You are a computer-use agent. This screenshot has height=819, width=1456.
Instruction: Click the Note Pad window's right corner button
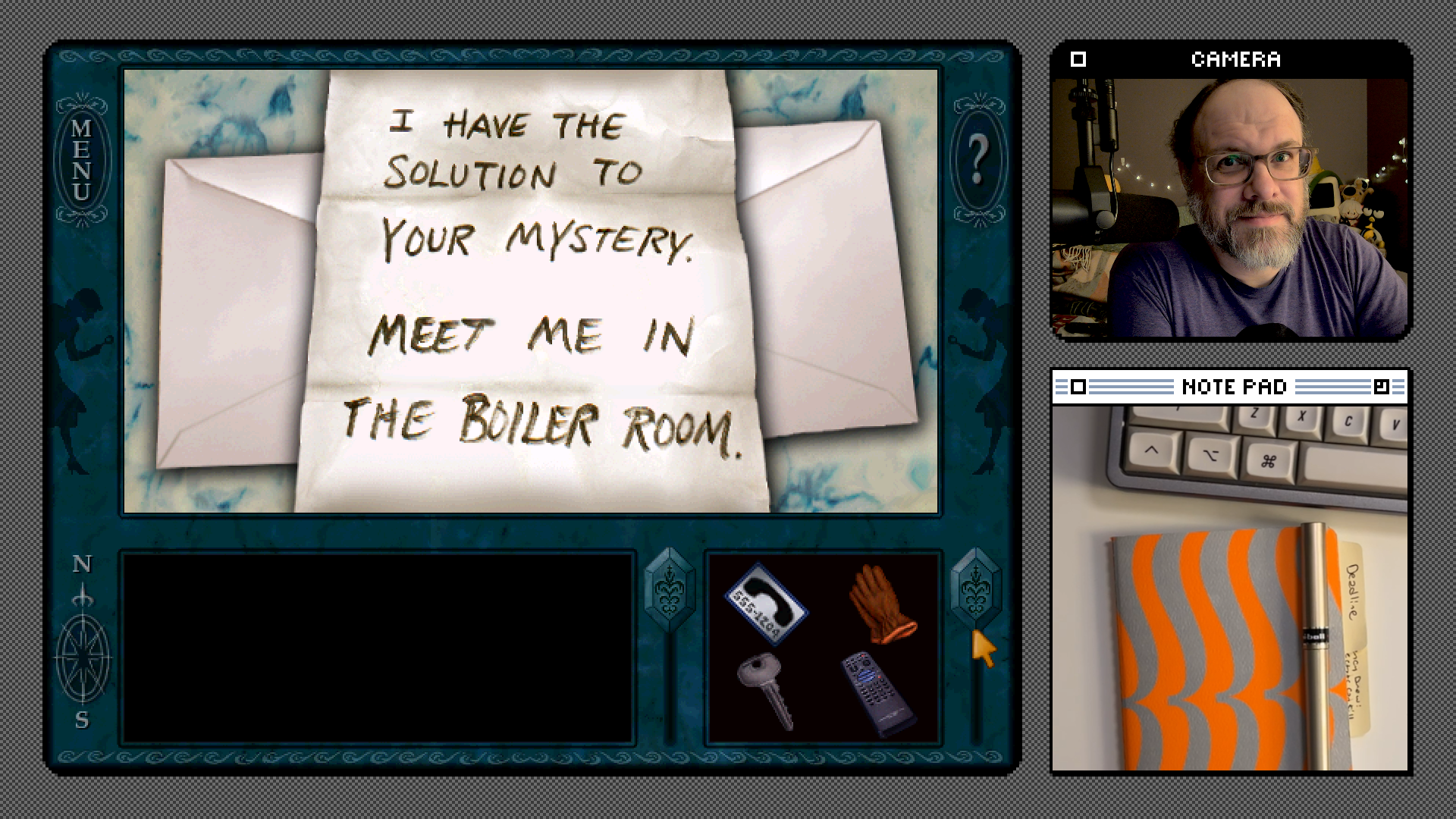[x=1381, y=388]
